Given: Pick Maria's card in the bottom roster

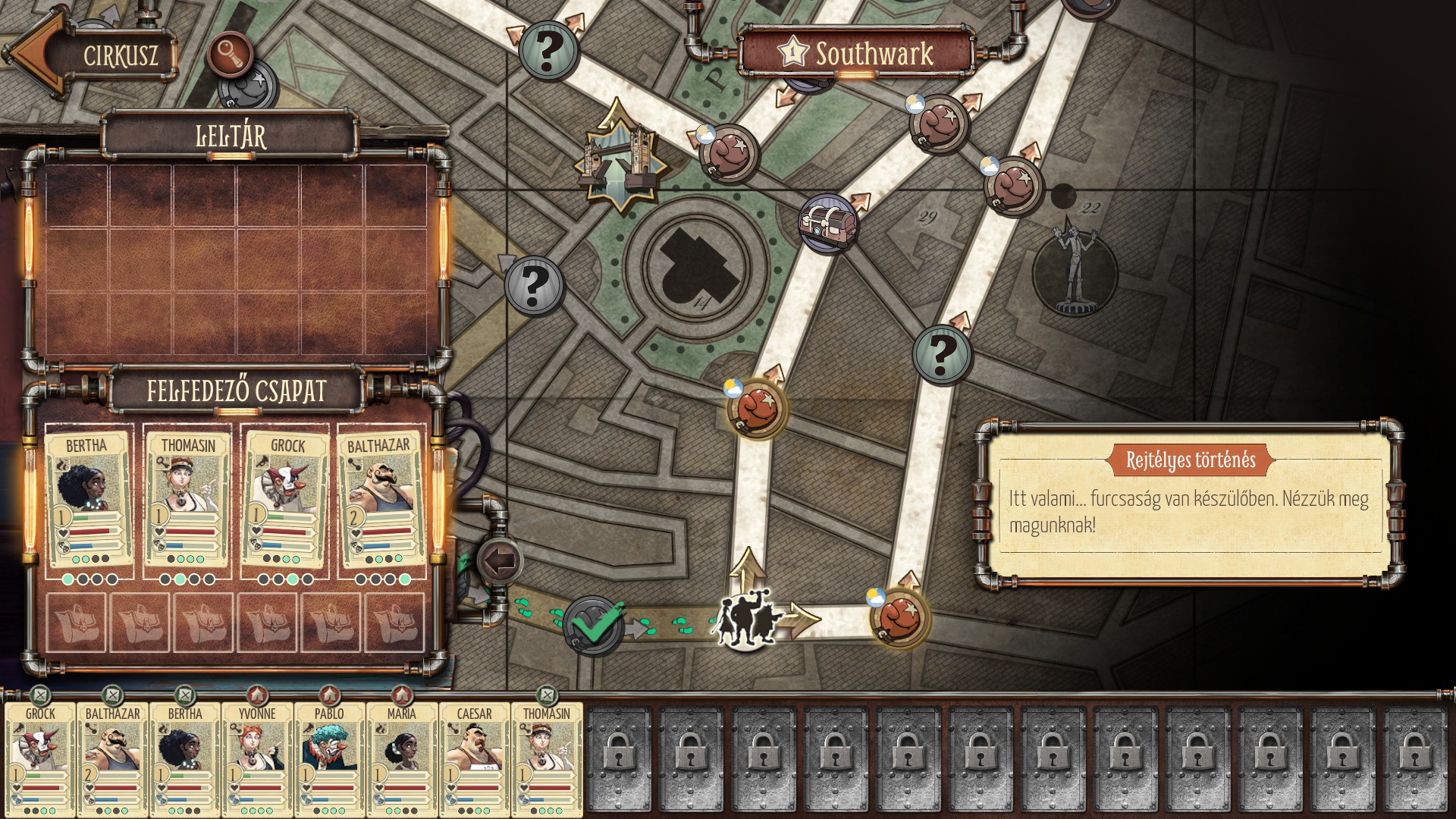Looking at the screenshot, I should click(x=401, y=758).
